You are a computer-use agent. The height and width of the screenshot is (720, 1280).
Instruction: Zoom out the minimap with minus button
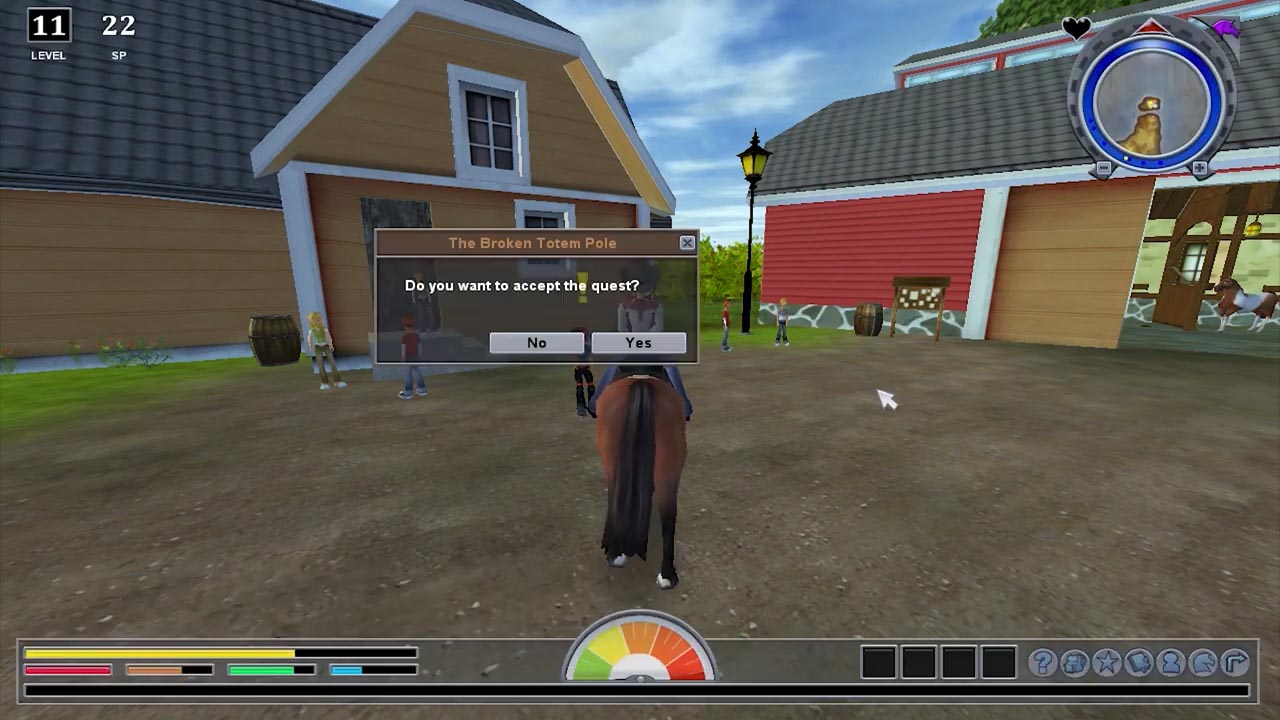1103,169
